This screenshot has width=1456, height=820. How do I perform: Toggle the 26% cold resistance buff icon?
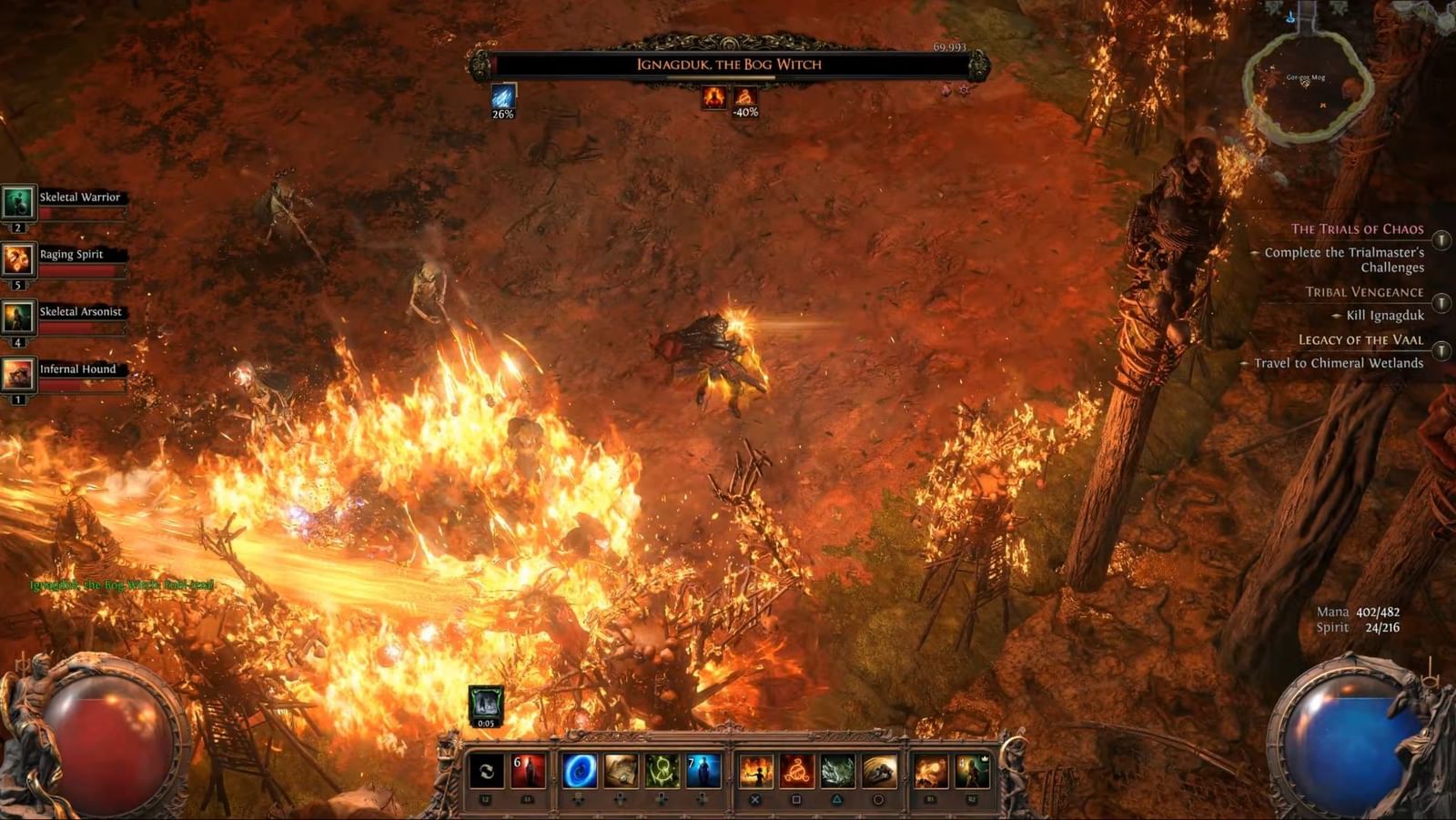(503, 96)
